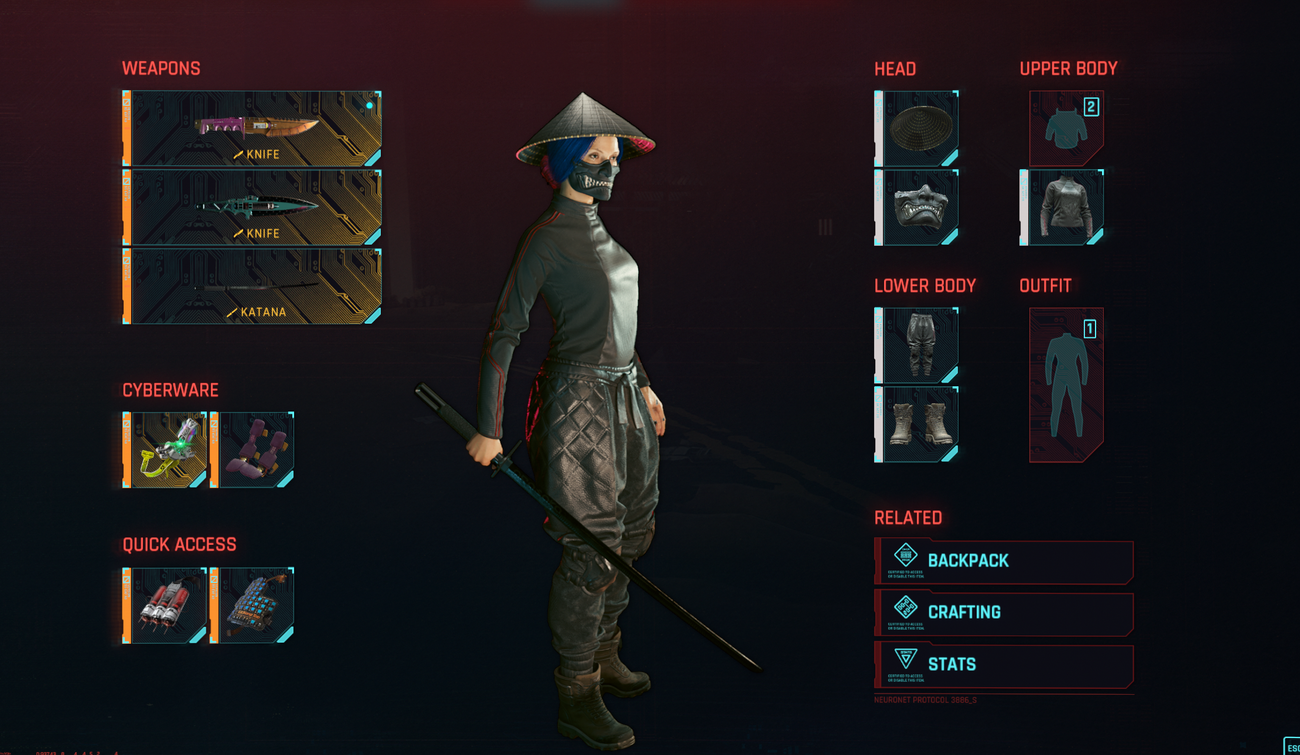Select the boots footwear slot

pyautogui.click(x=918, y=424)
